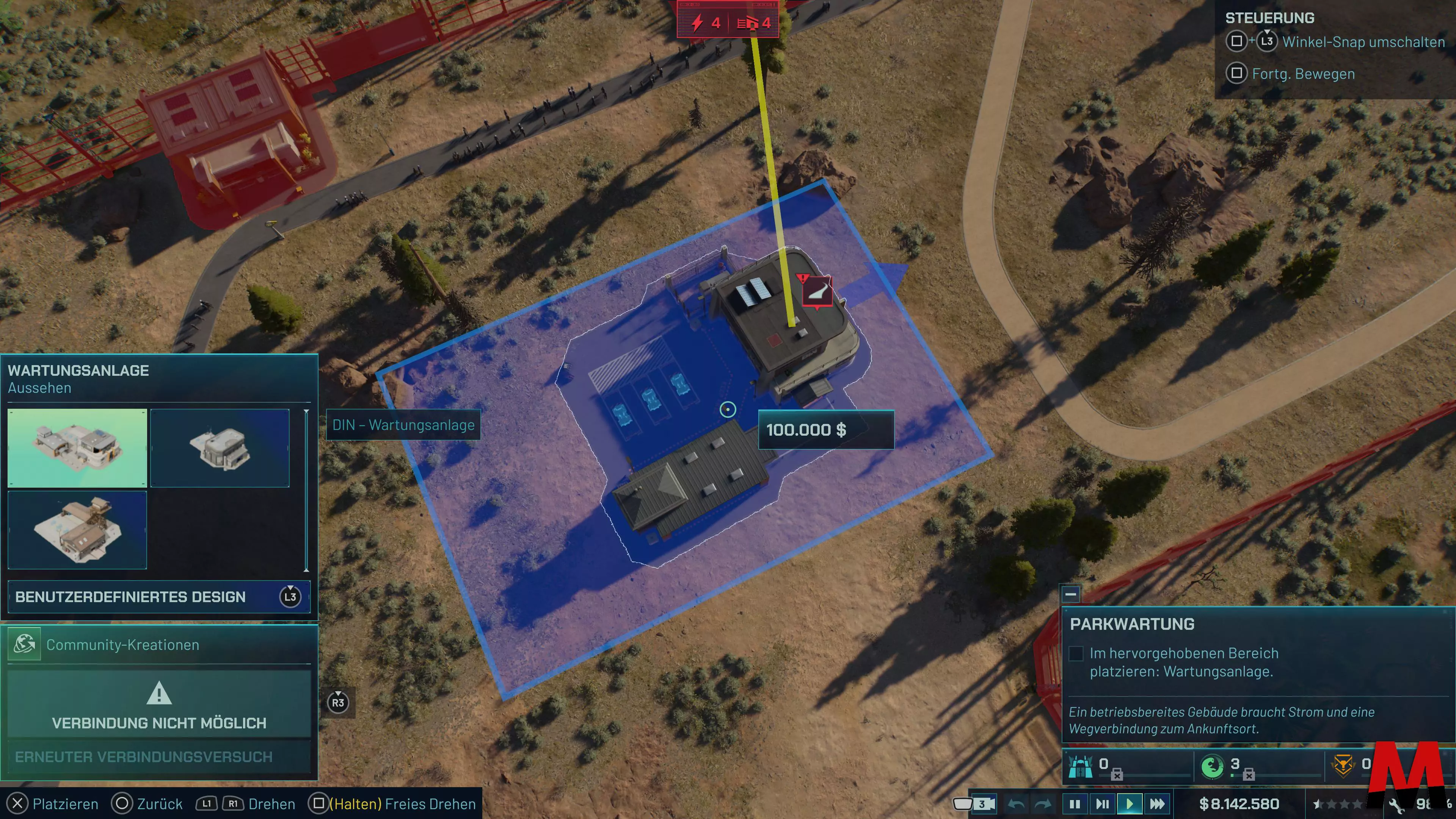Open the camera mode button

pos(974,804)
